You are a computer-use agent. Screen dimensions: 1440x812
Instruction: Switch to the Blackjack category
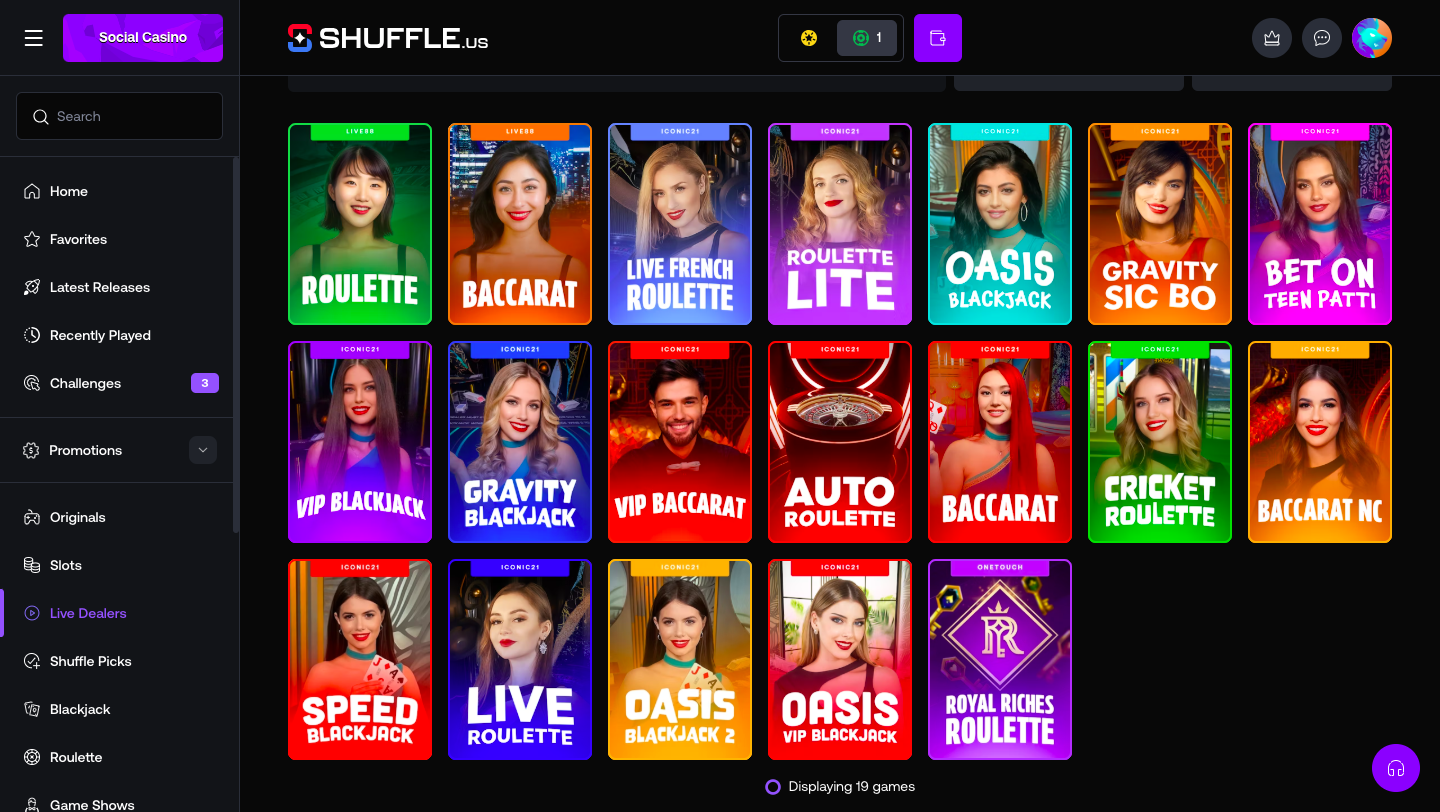80,709
